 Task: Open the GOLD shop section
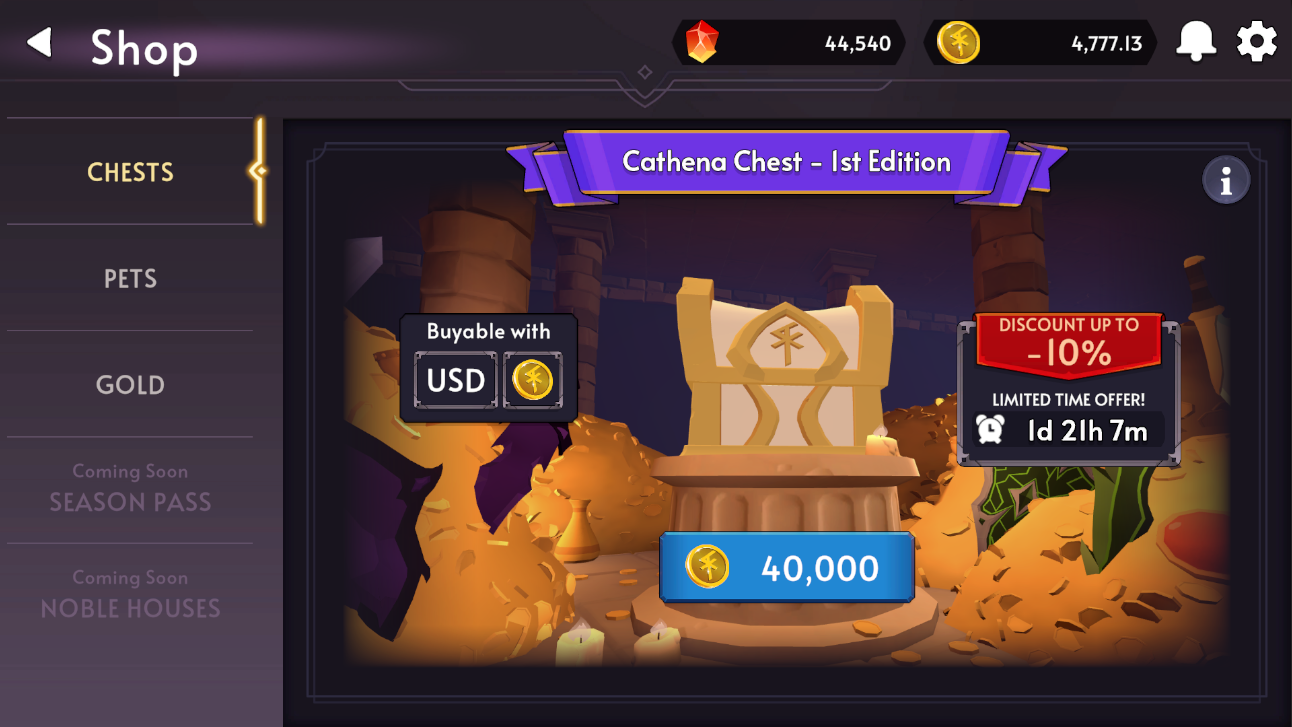[130, 385]
